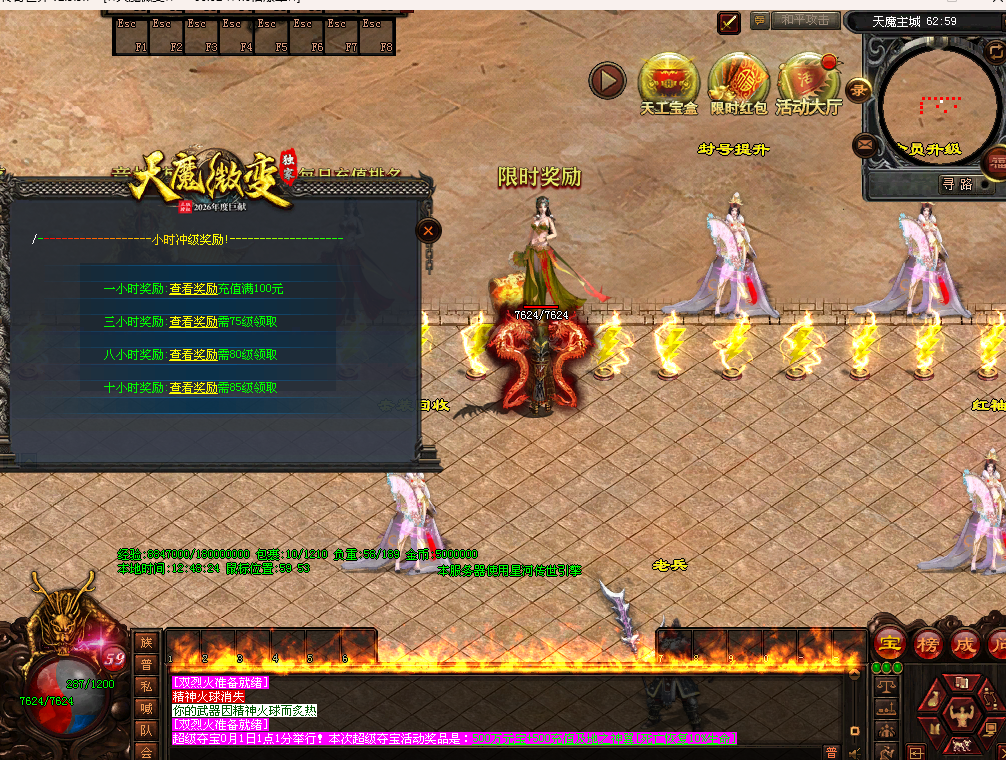
Task: View the one-hour reward (一小时奖励) link
Action: (193, 289)
